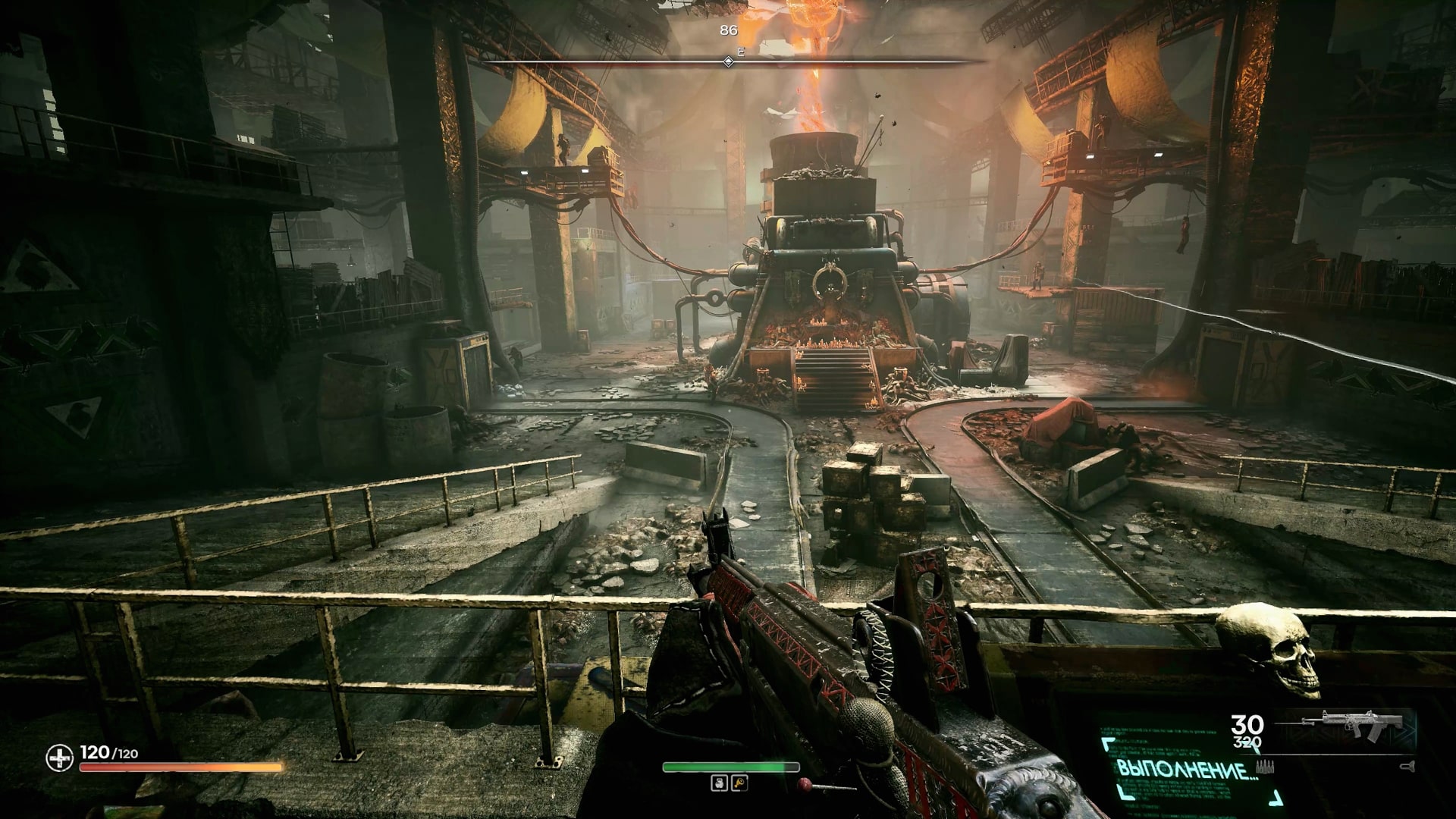Click the flashlight icon below the rifle
Viewport: 1456px width, 819px height.
click(1410, 767)
